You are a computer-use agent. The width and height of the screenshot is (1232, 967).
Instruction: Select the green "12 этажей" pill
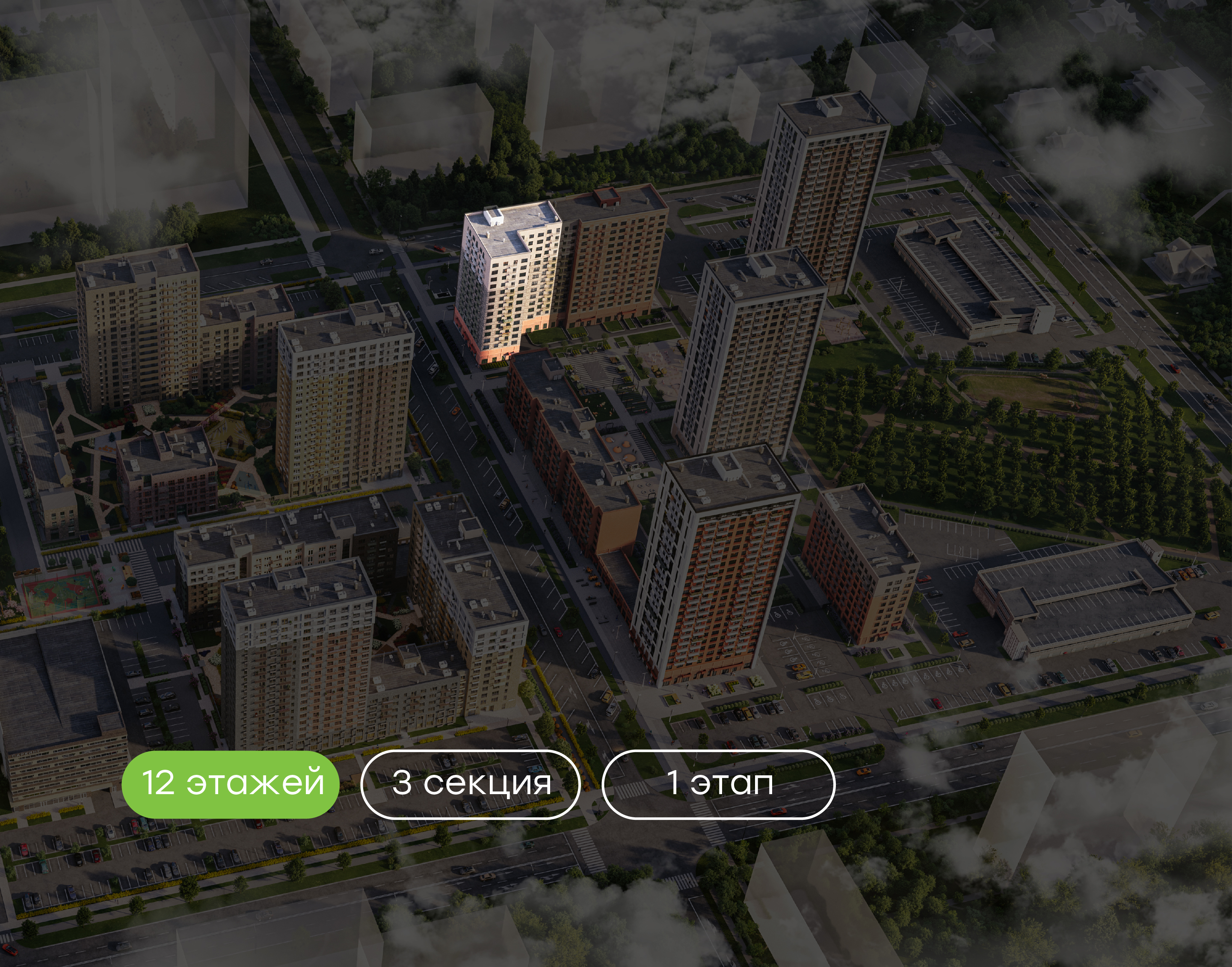click(x=230, y=784)
